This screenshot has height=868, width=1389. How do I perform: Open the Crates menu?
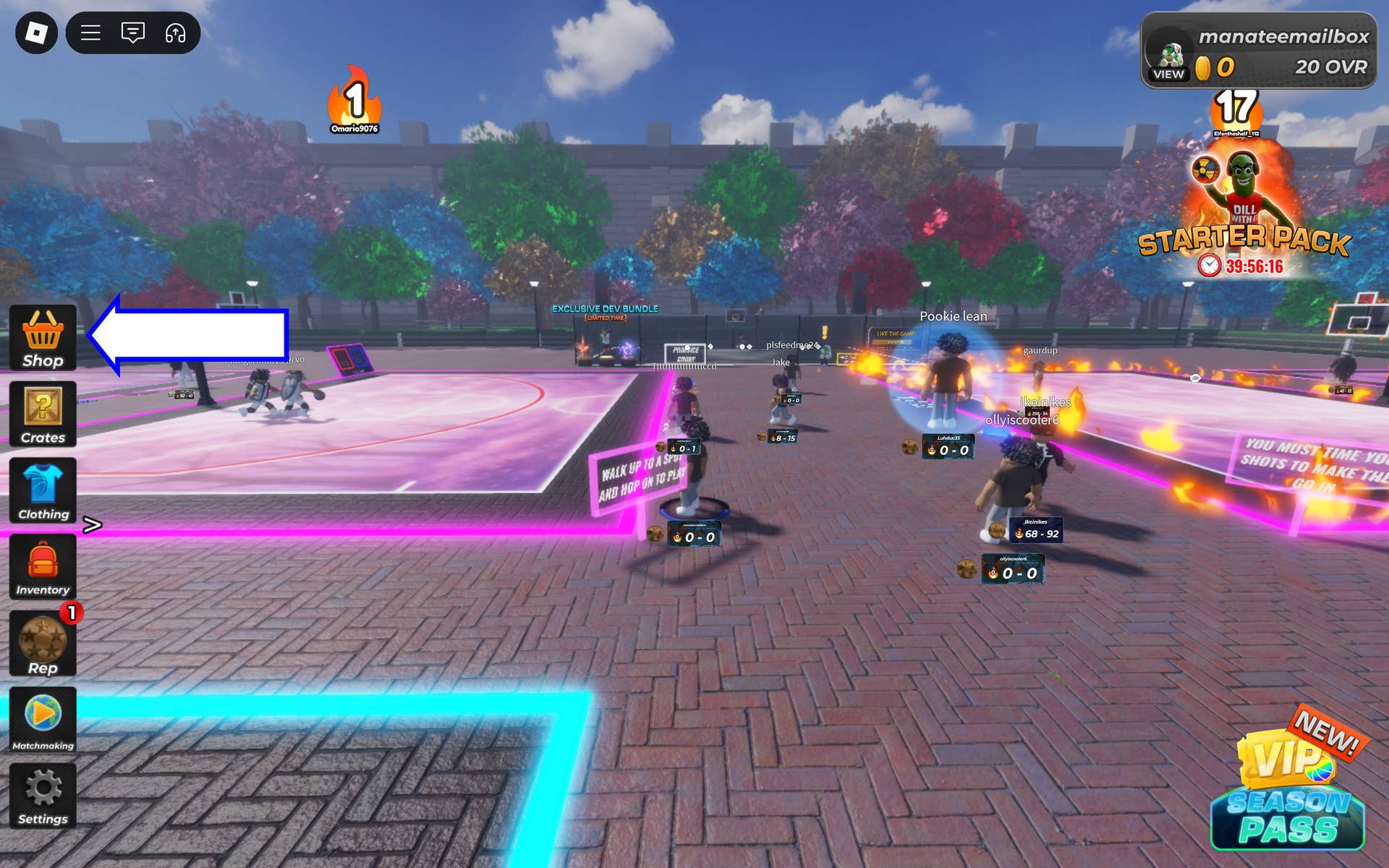coord(43,414)
